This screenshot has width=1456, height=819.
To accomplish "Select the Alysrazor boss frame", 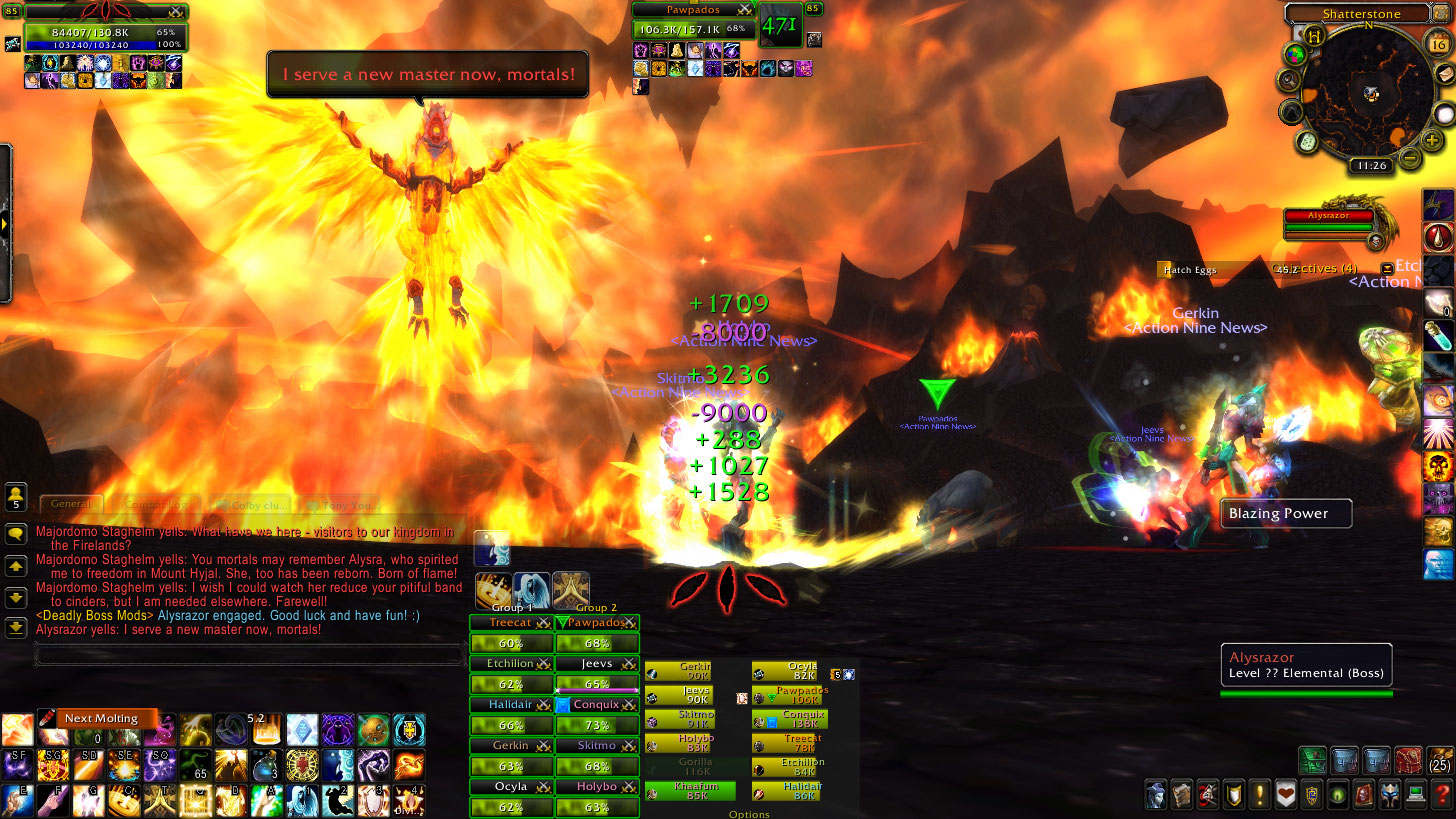I will (x=1328, y=217).
